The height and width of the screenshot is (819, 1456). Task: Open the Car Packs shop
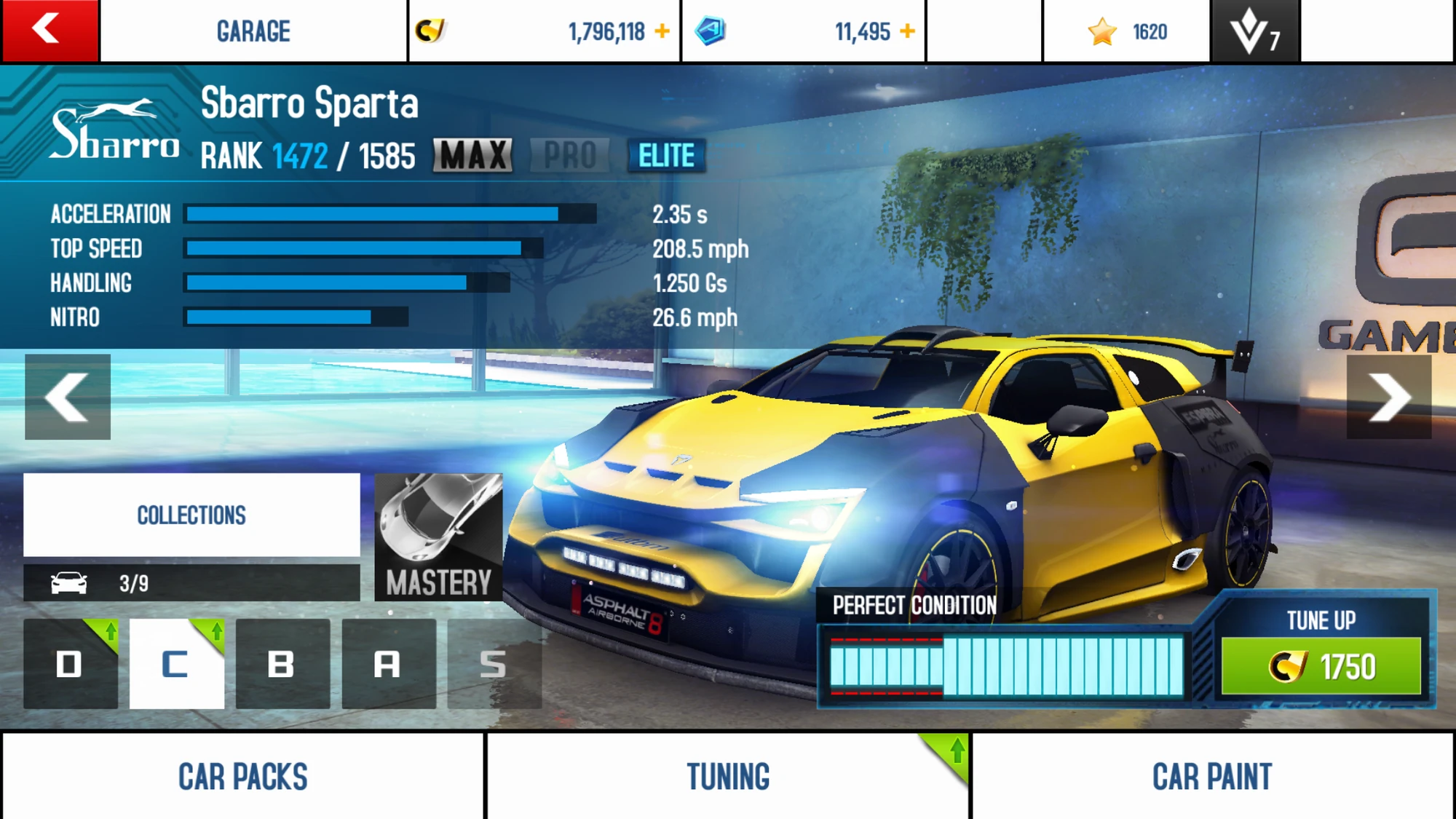242,776
